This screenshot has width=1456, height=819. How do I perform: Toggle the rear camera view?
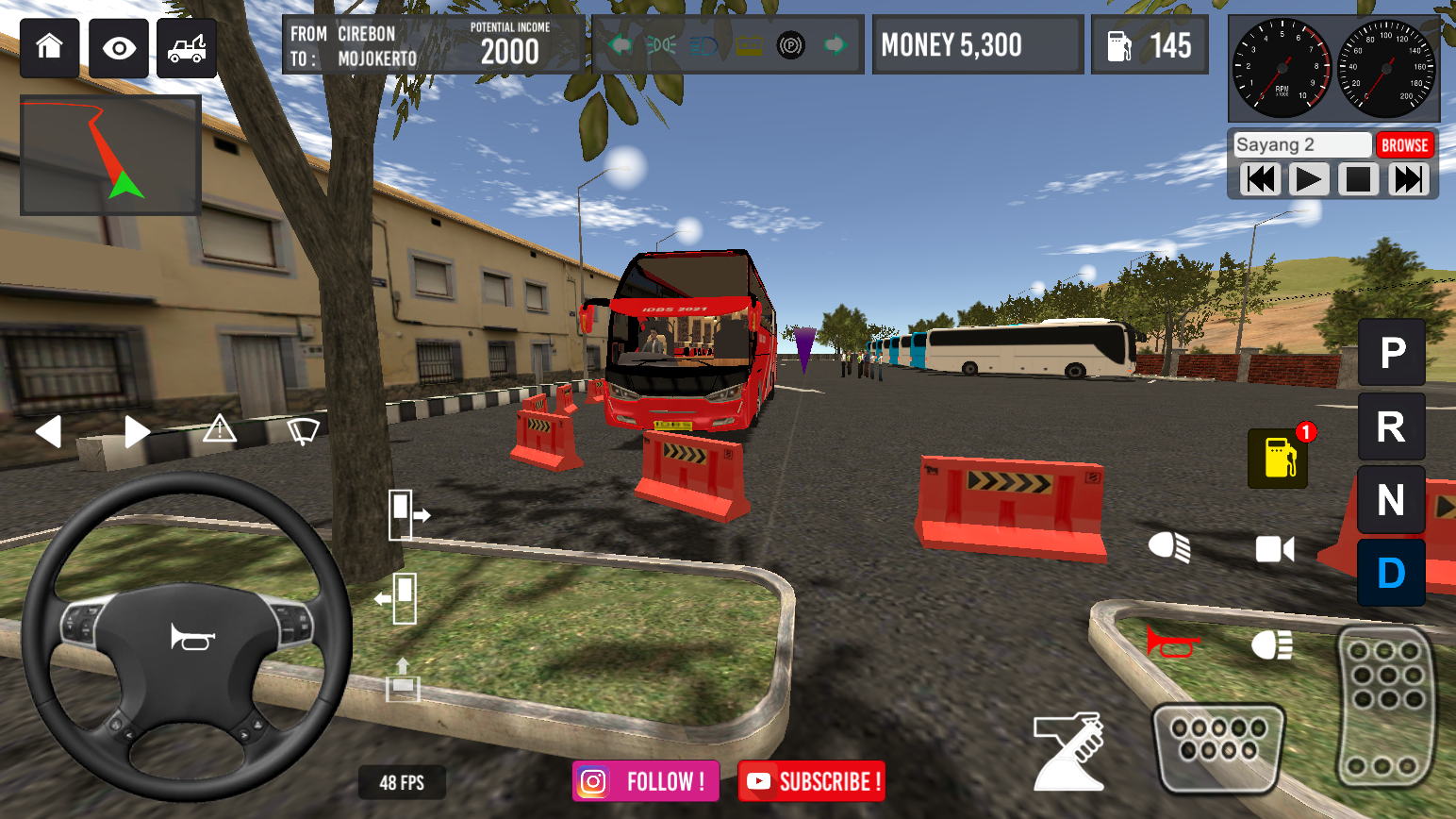[1276, 548]
